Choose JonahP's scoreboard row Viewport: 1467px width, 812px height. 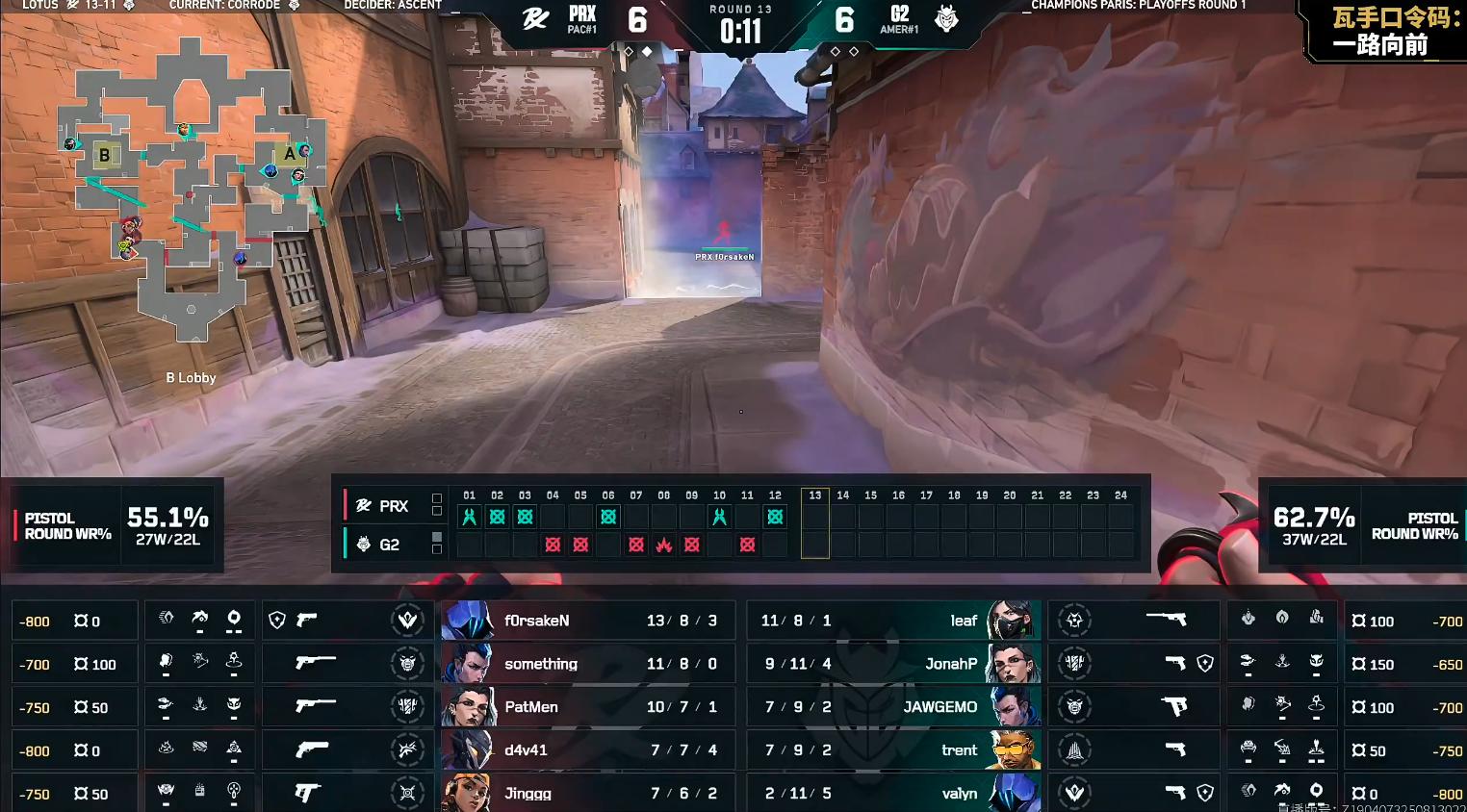click(893, 664)
